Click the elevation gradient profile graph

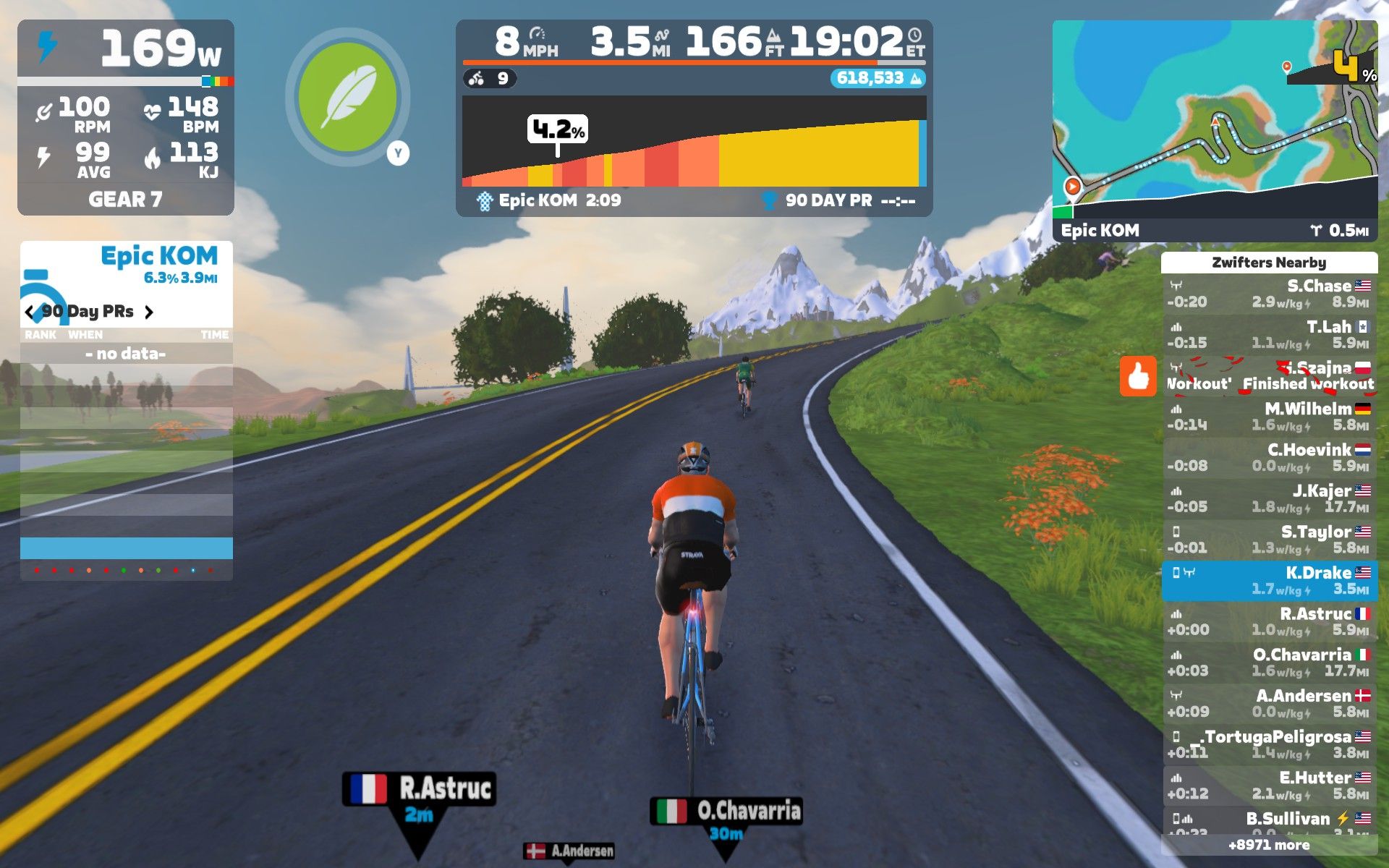click(x=694, y=142)
